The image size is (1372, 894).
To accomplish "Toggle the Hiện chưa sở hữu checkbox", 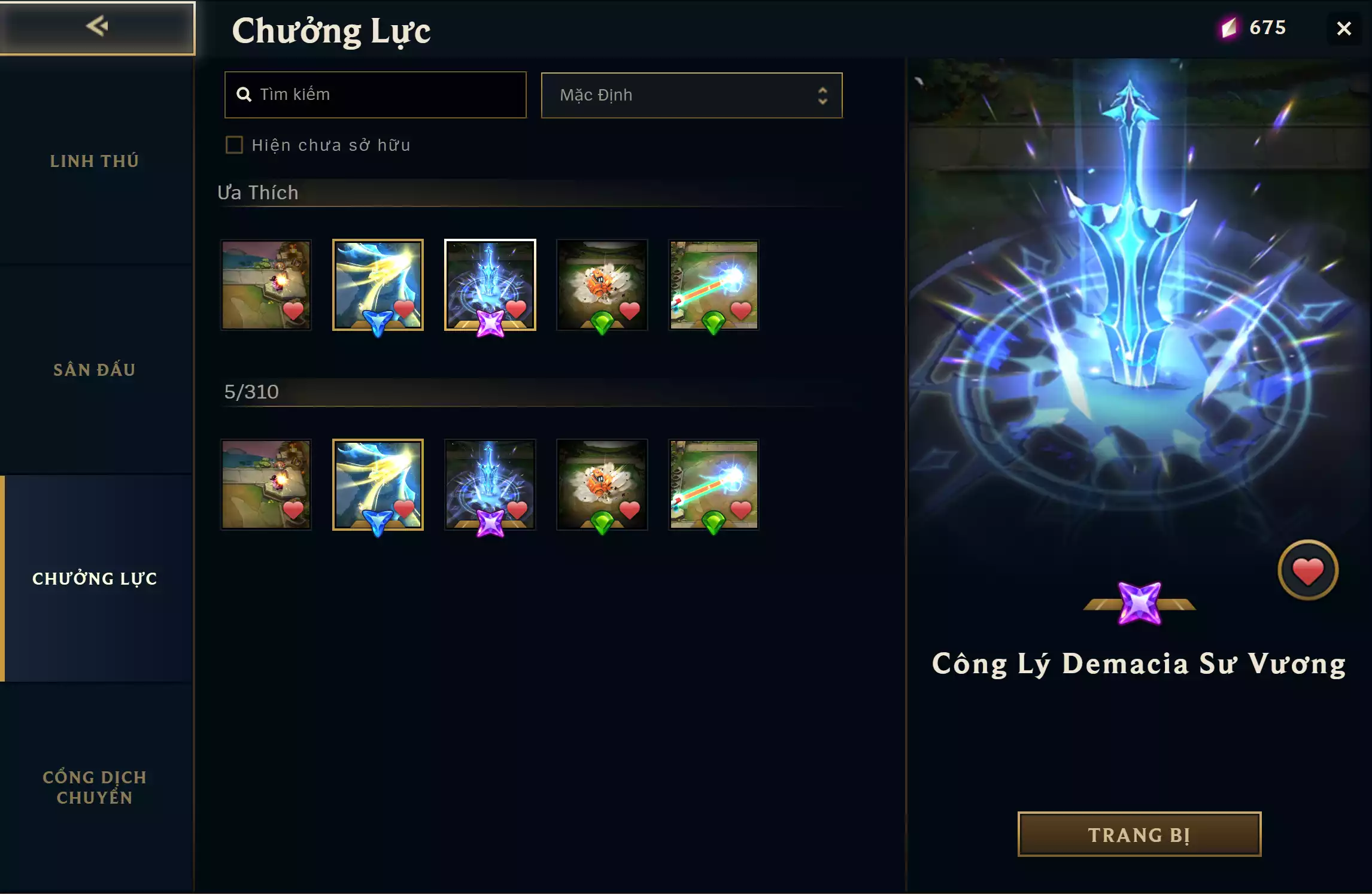I will (234, 145).
